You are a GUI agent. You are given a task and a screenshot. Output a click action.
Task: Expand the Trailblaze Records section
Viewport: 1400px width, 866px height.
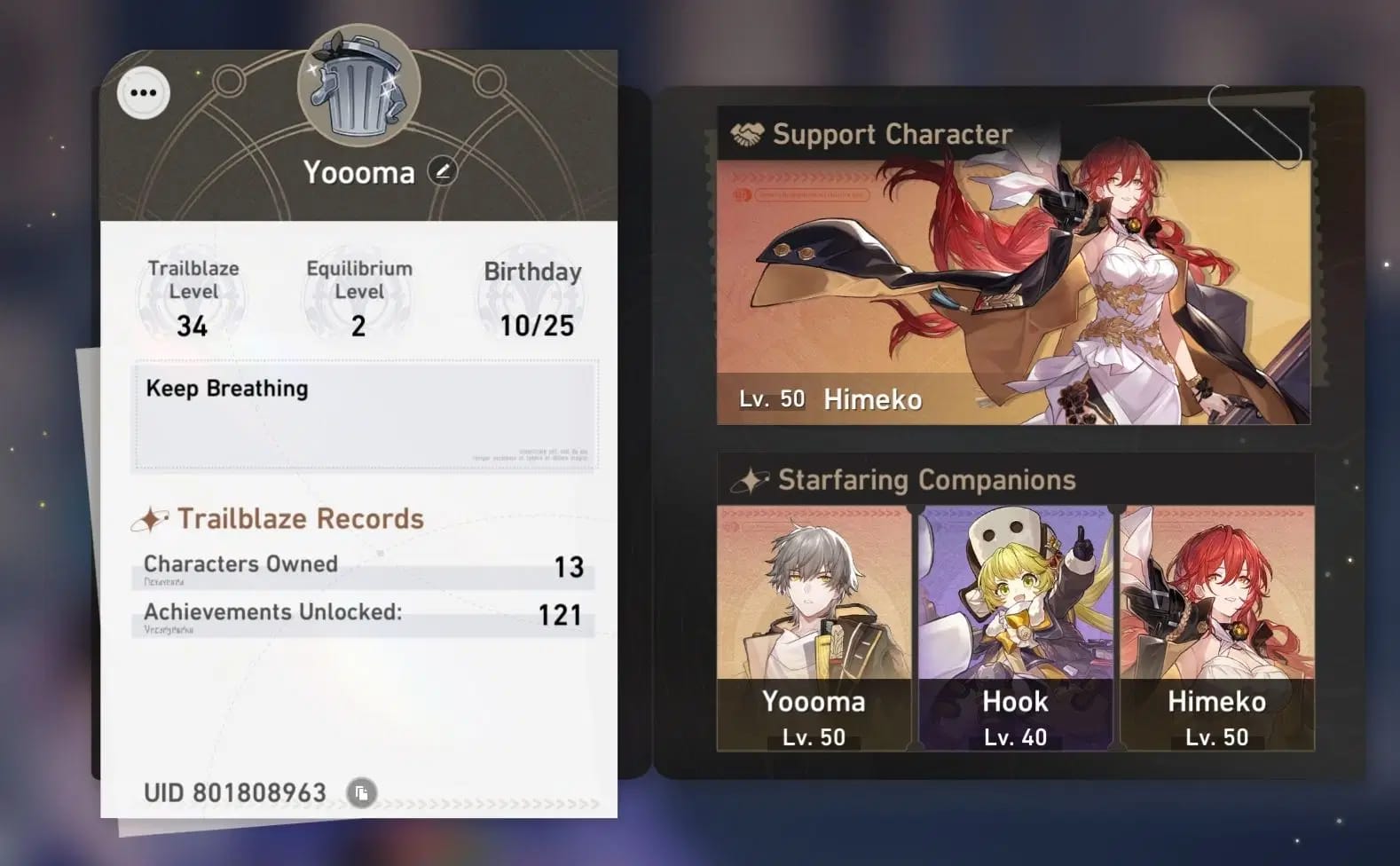click(300, 518)
